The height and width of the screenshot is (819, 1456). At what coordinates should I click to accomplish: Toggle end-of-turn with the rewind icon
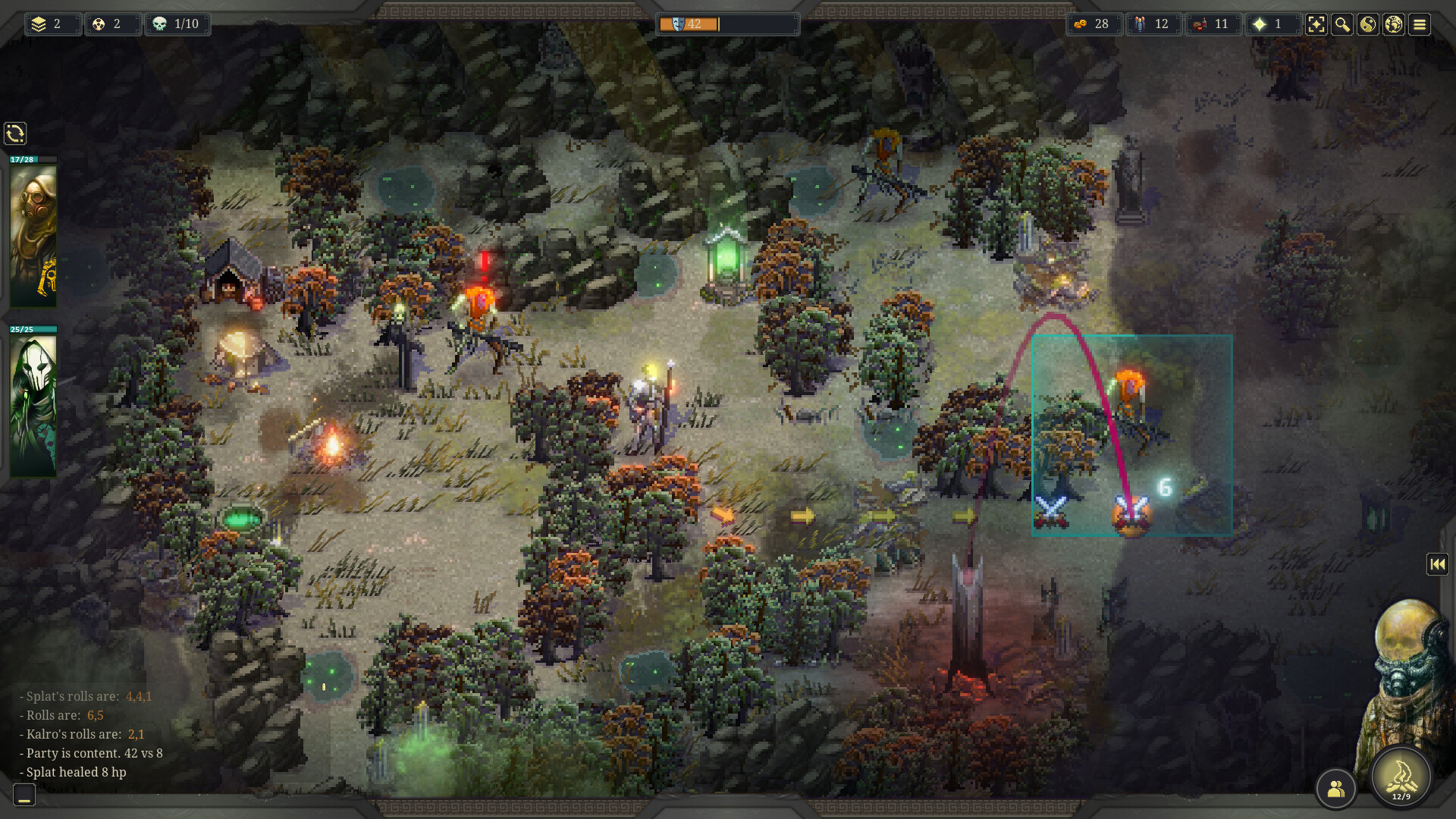[1438, 563]
